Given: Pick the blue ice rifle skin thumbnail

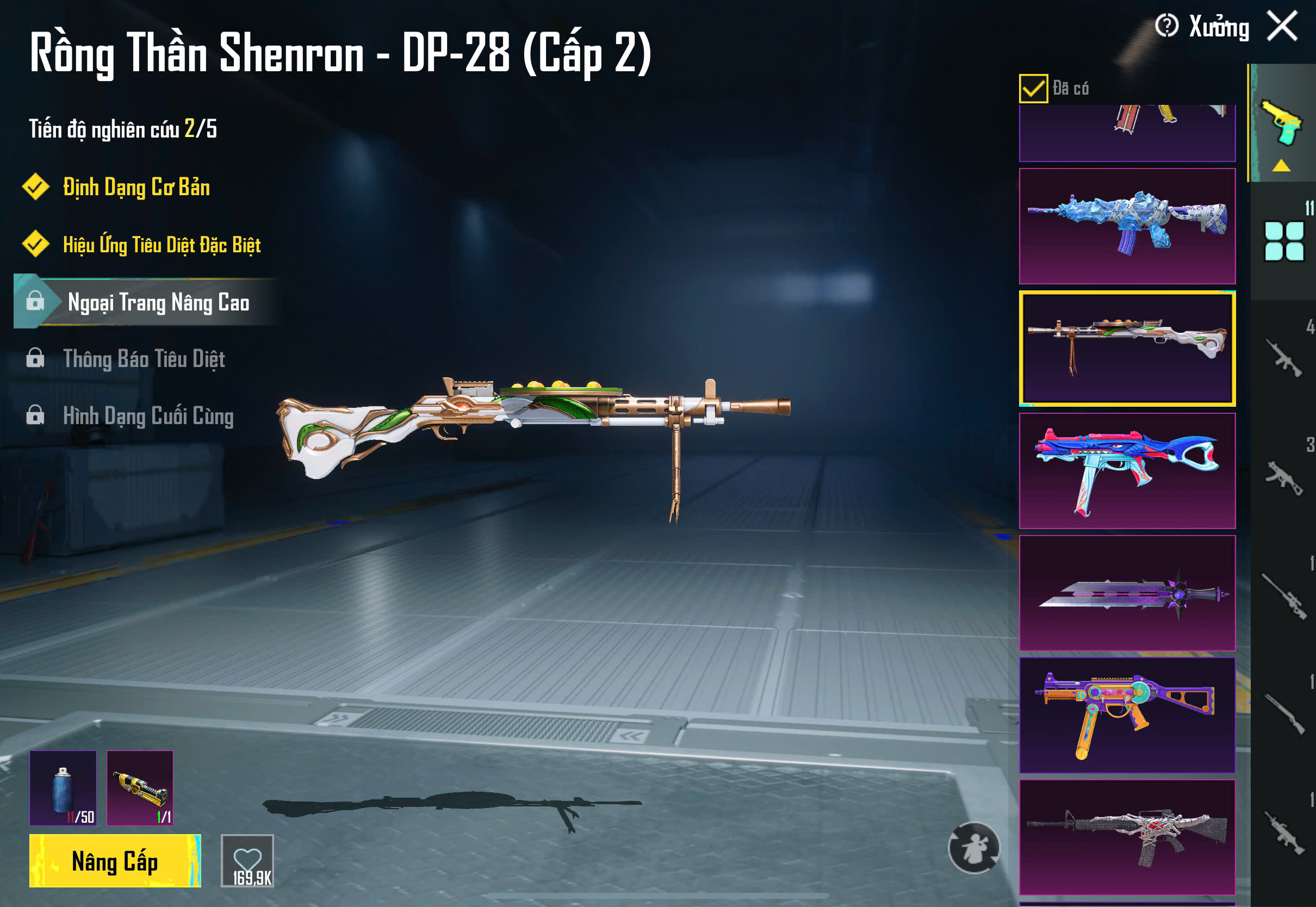Looking at the screenshot, I should tap(1127, 226).
